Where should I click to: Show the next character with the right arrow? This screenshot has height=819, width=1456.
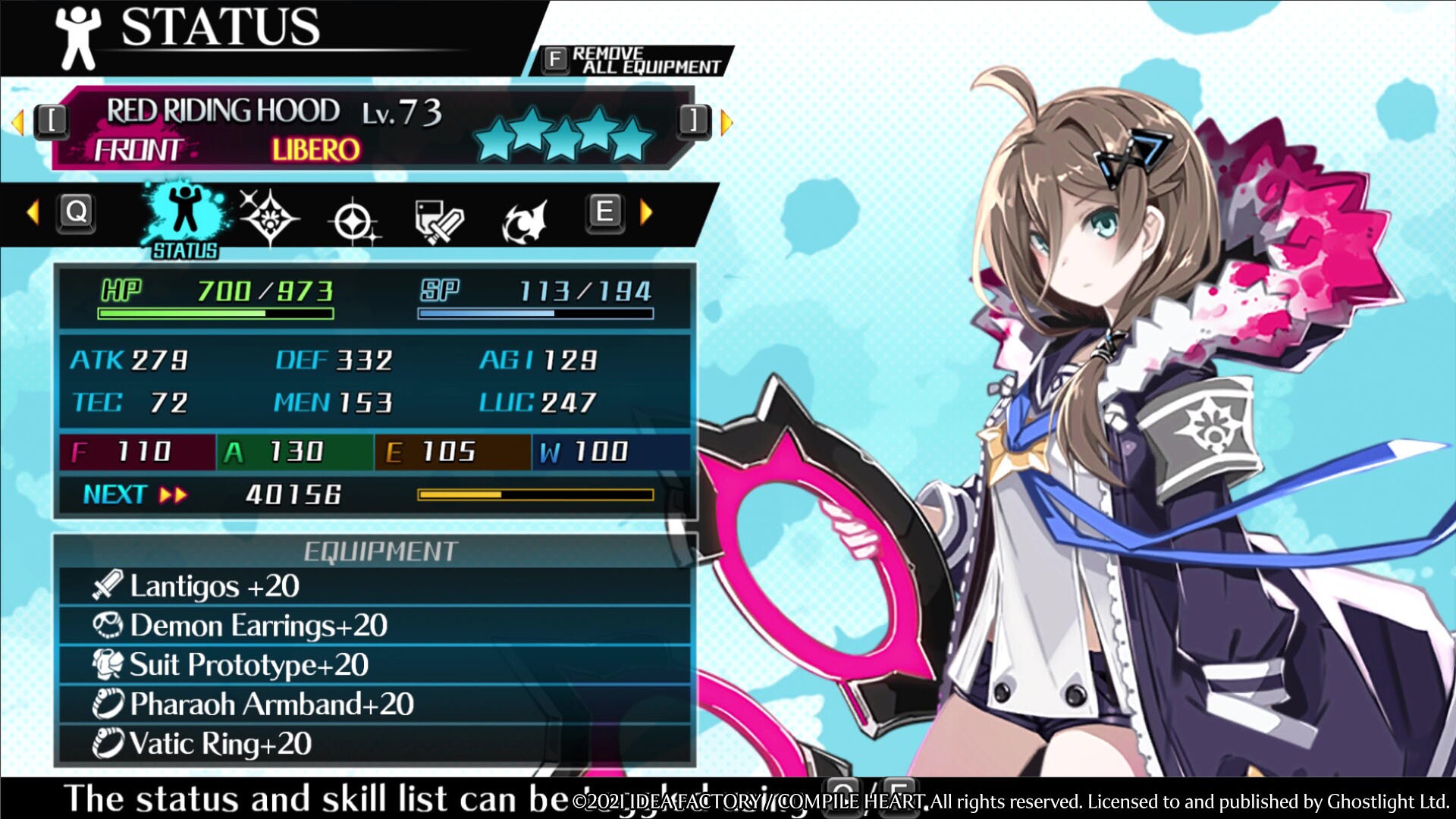[726, 121]
